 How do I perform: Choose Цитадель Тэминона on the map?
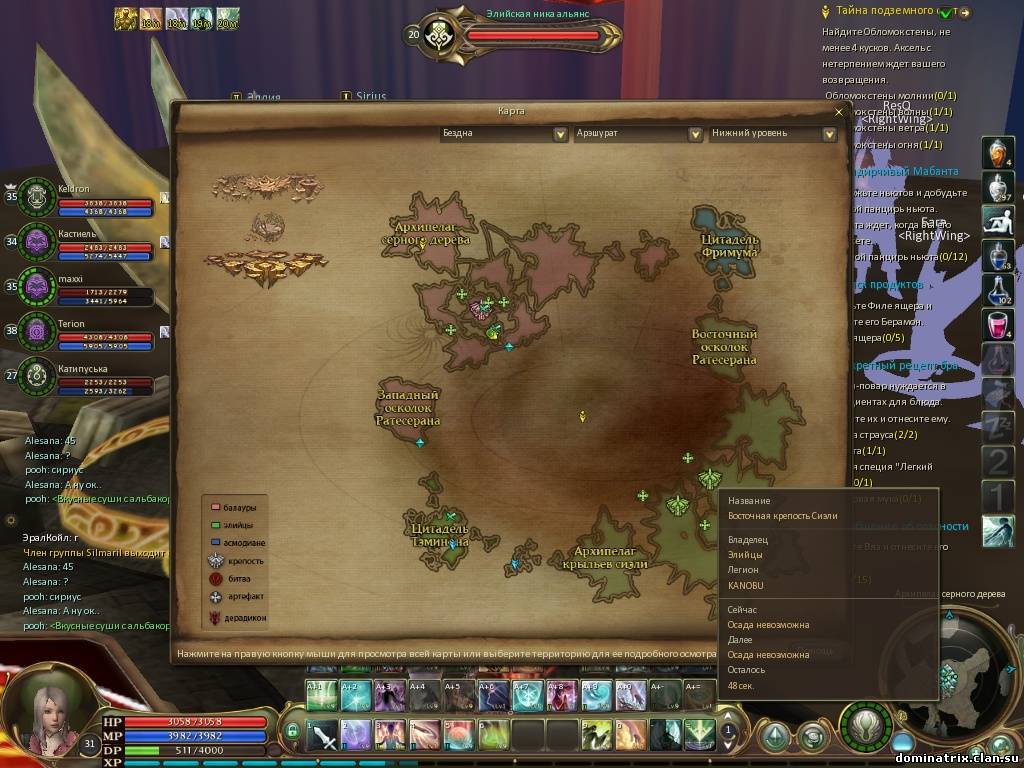point(440,533)
